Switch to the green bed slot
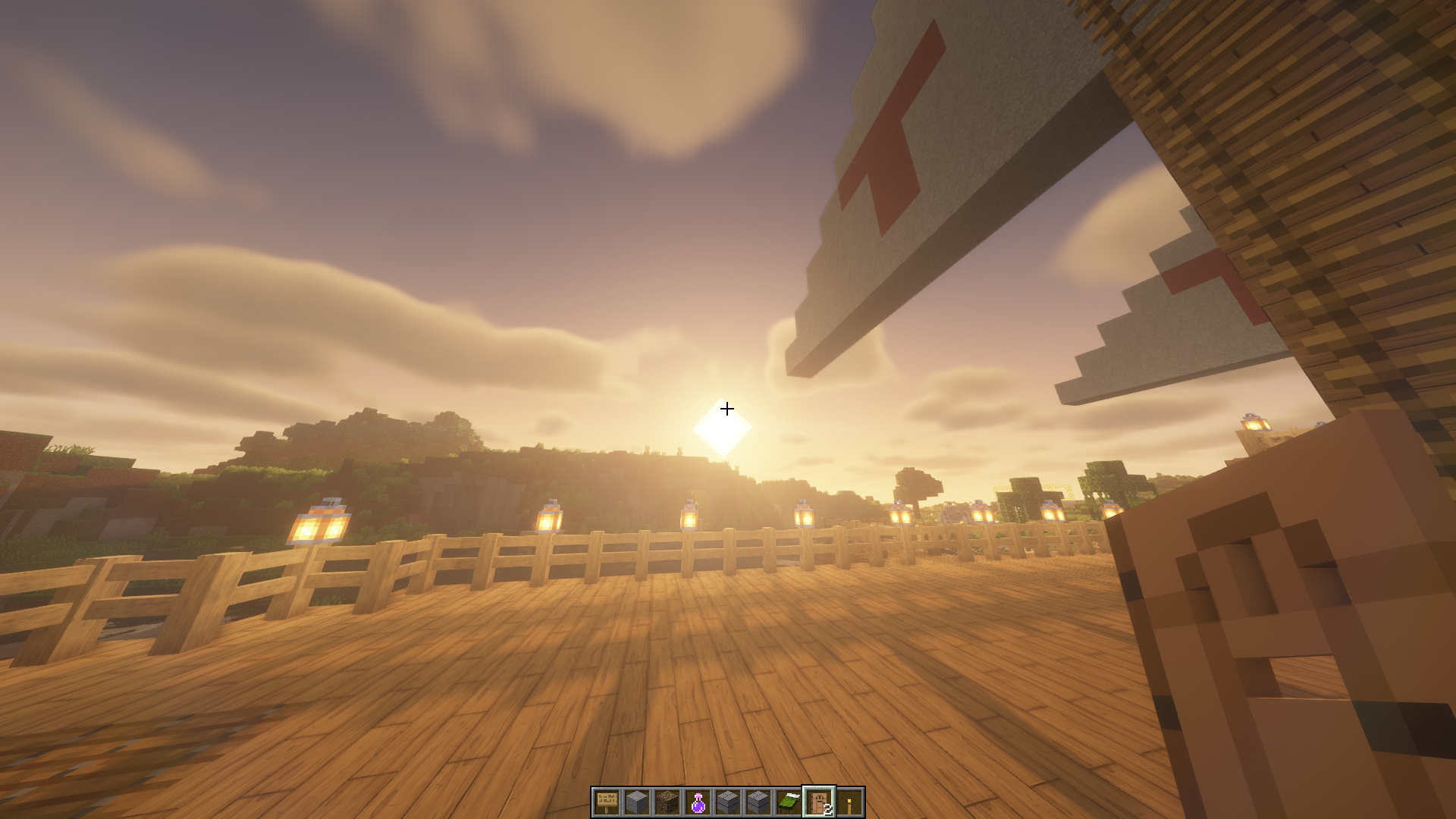This screenshot has width=1456, height=819. click(789, 802)
